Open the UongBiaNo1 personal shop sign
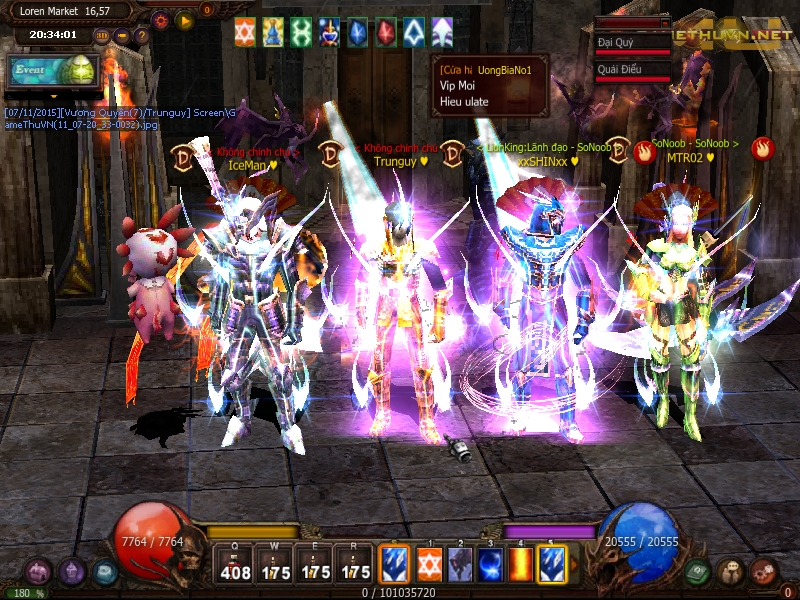 pos(490,86)
